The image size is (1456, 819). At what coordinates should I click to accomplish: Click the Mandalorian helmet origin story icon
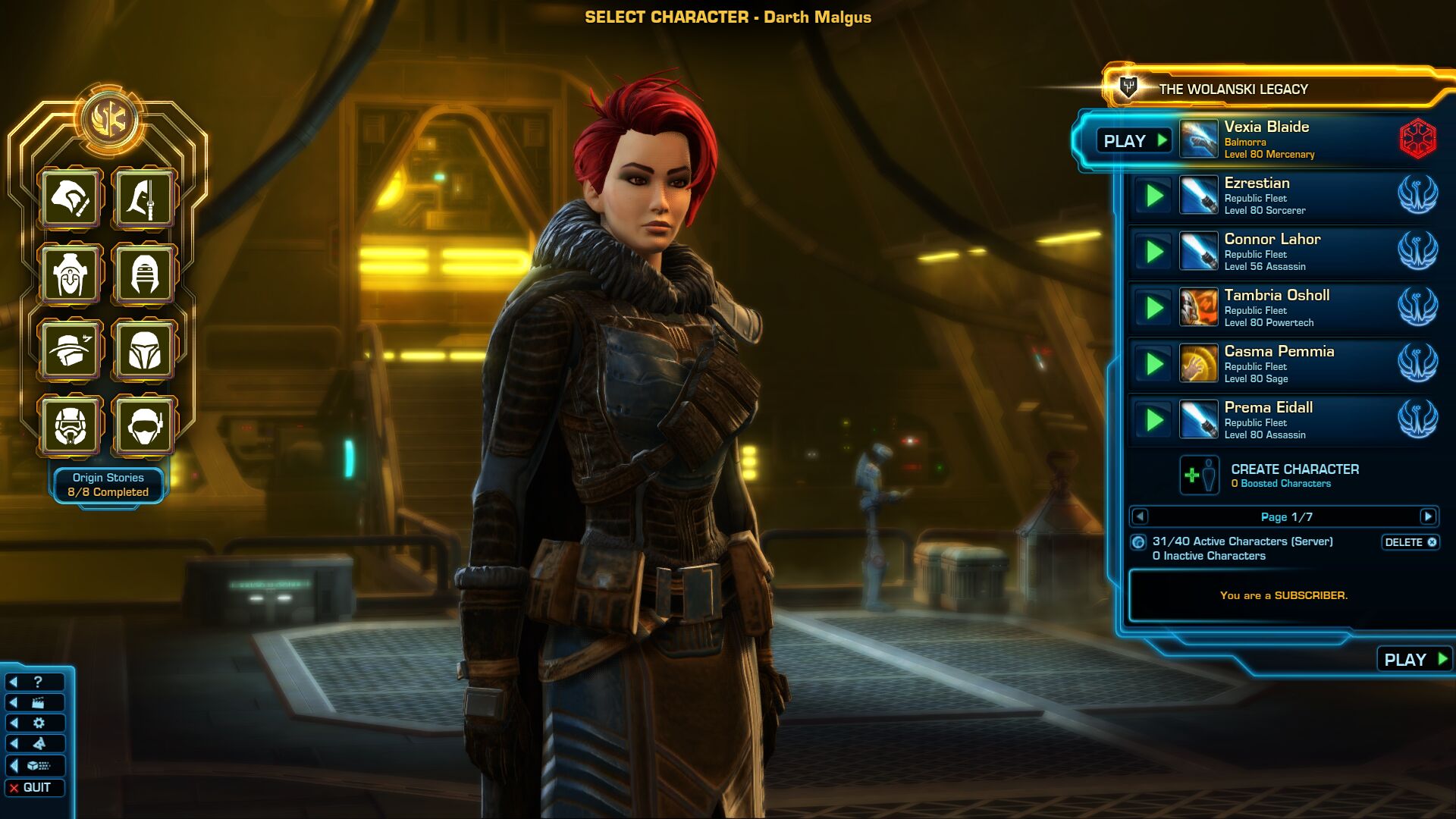(x=144, y=351)
